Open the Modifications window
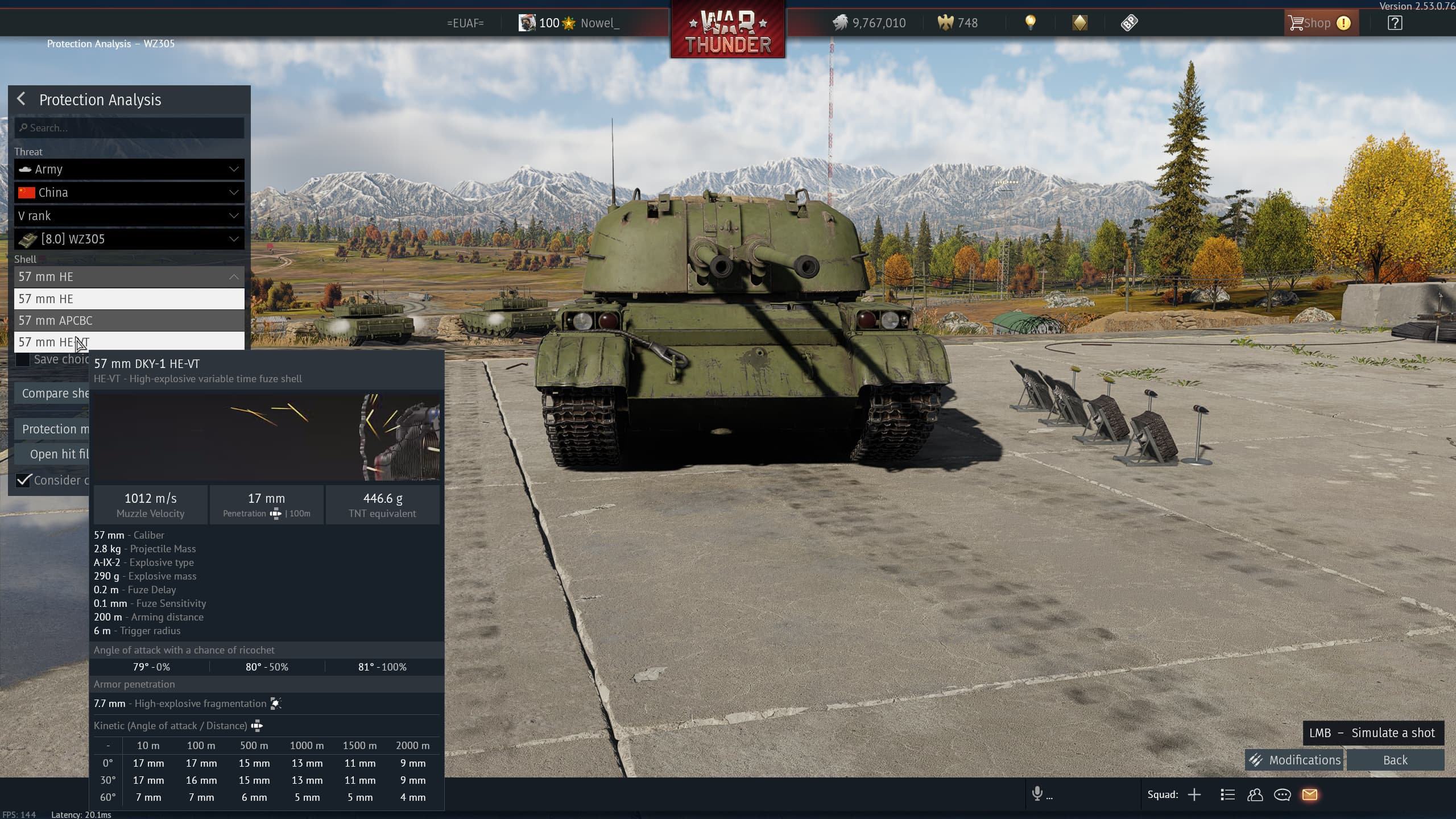The height and width of the screenshot is (819, 1456). [x=1294, y=760]
